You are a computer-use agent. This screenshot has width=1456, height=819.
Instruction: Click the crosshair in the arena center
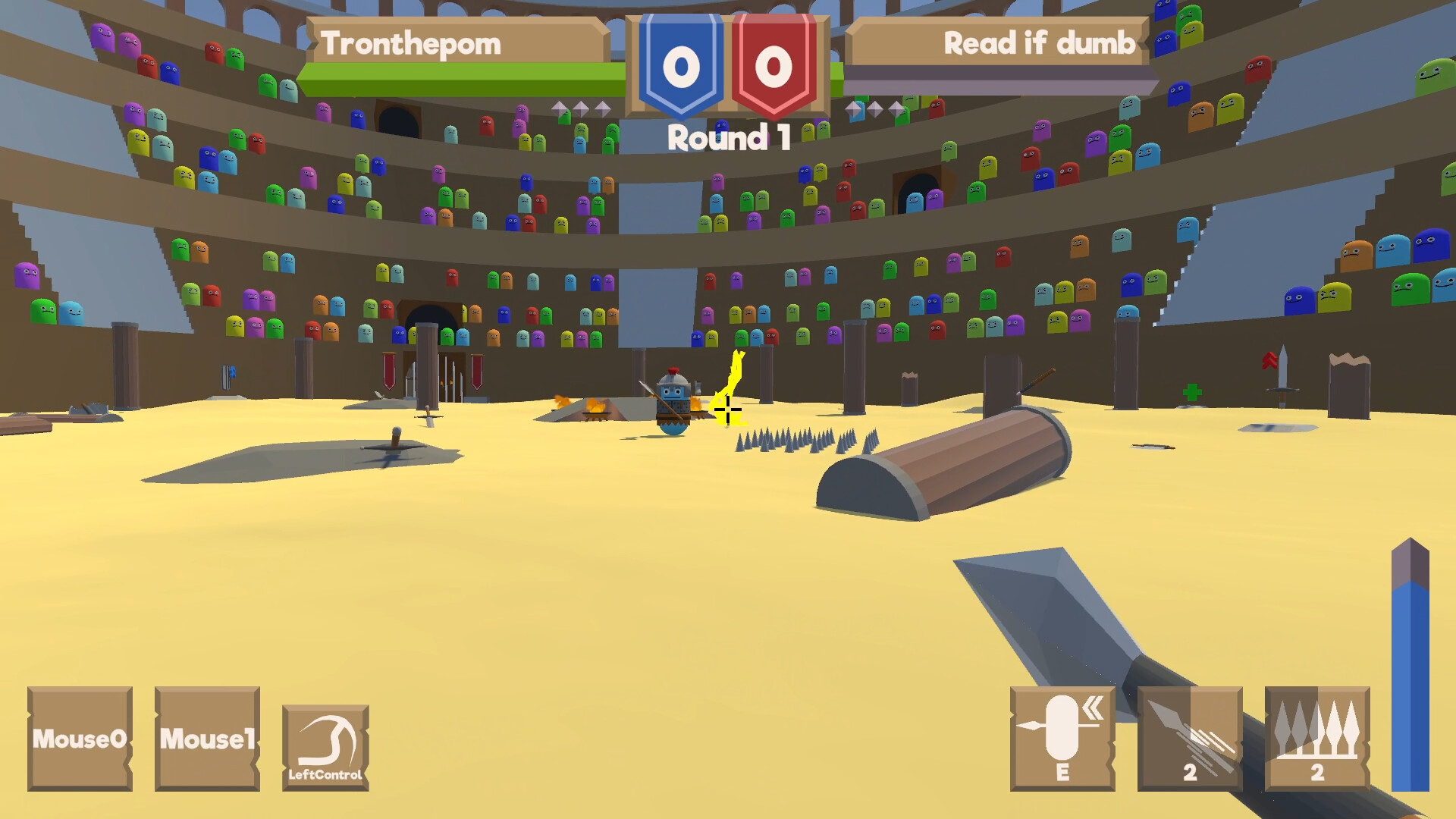[x=727, y=409]
